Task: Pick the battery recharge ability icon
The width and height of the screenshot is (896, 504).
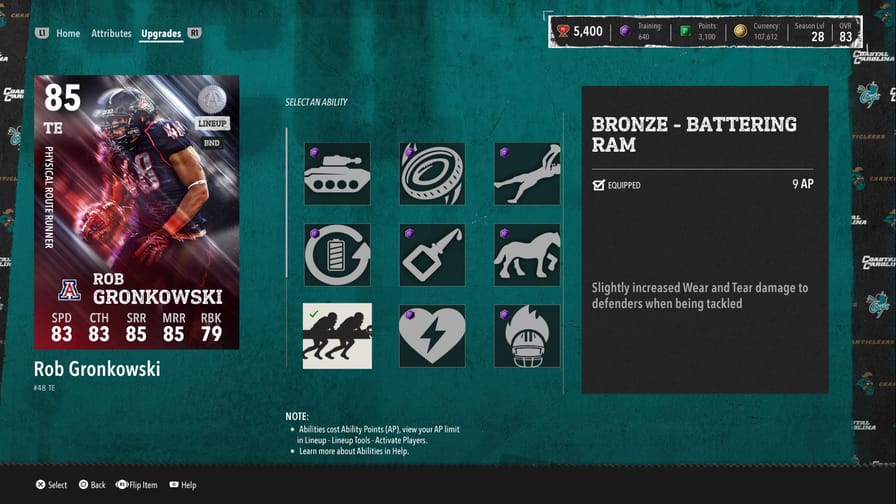Action: click(337, 255)
